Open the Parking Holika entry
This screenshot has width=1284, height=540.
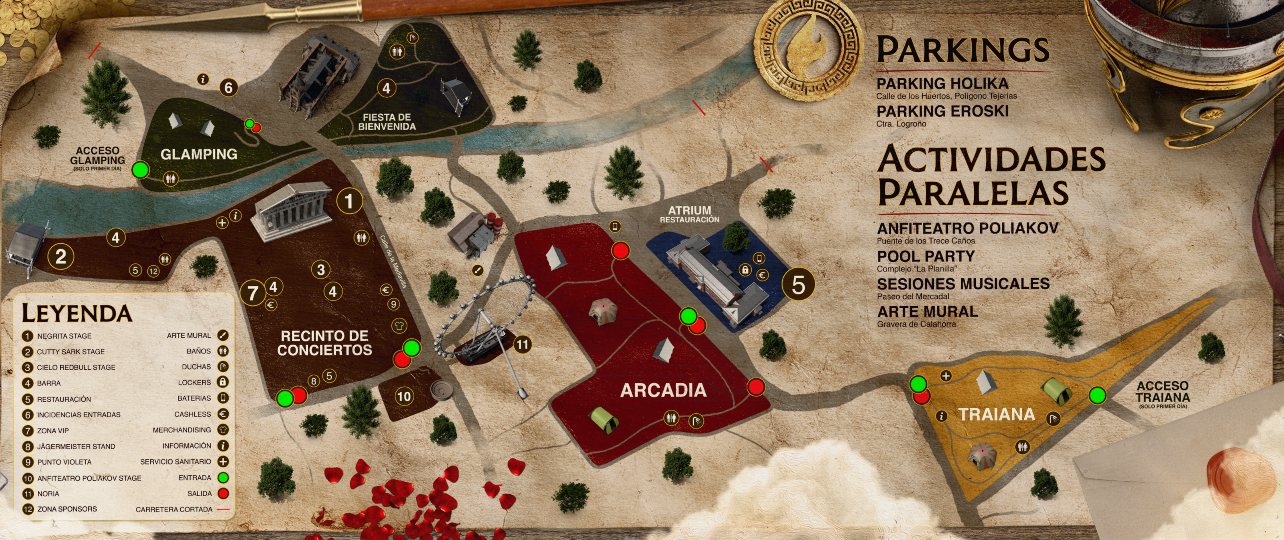click(x=942, y=83)
